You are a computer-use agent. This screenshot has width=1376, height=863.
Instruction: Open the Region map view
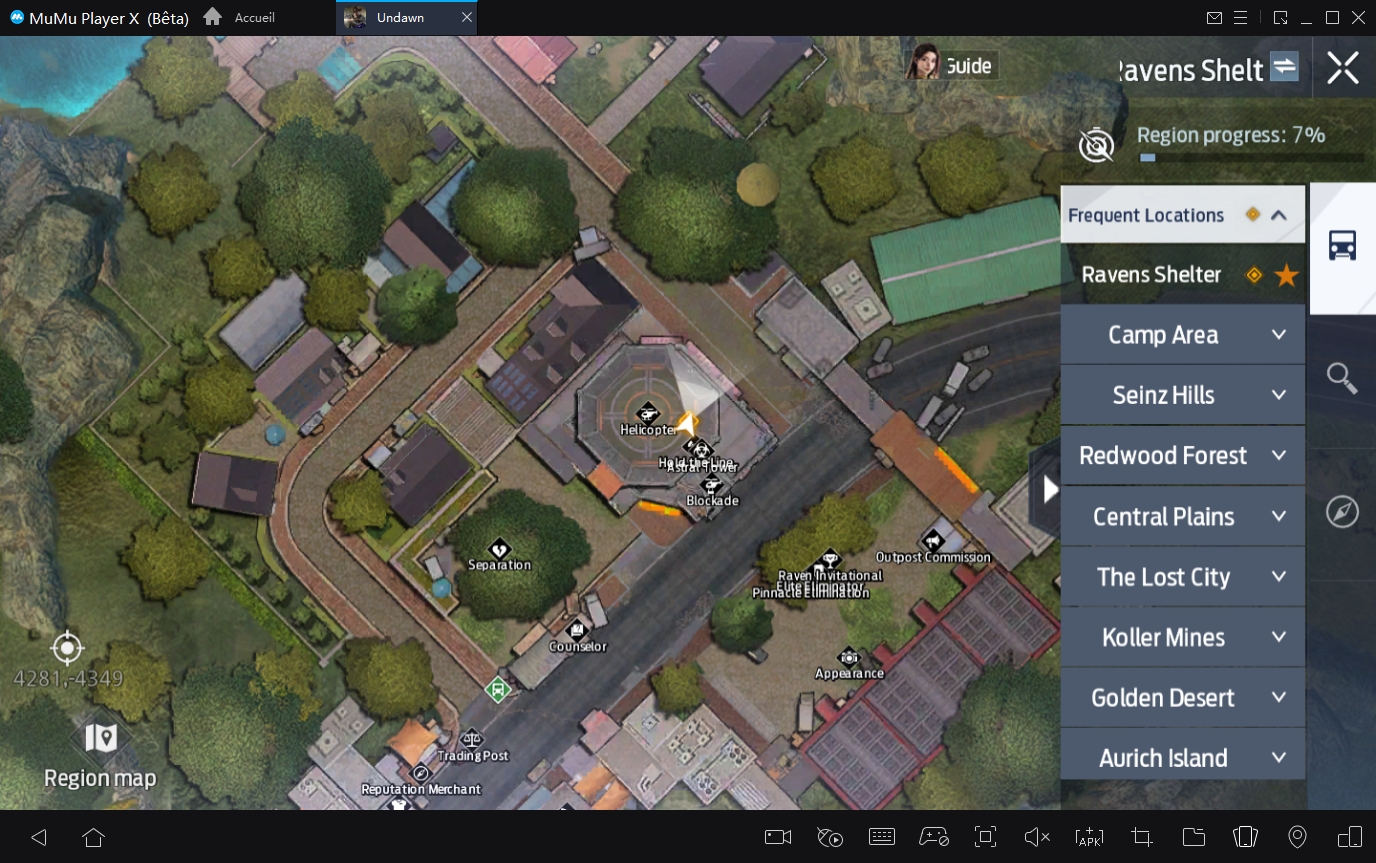tap(100, 755)
